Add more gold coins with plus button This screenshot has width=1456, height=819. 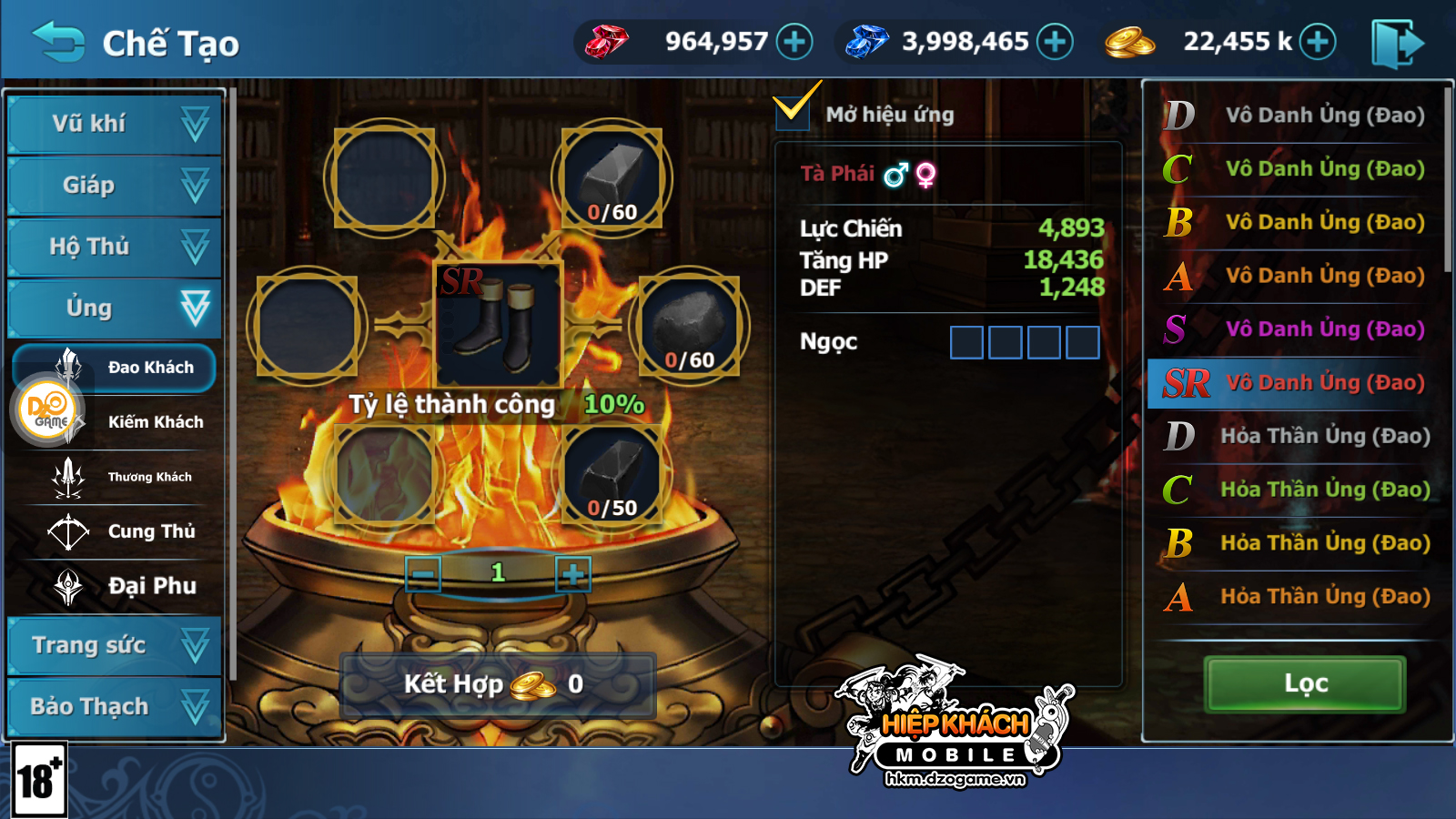pyautogui.click(x=1317, y=42)
